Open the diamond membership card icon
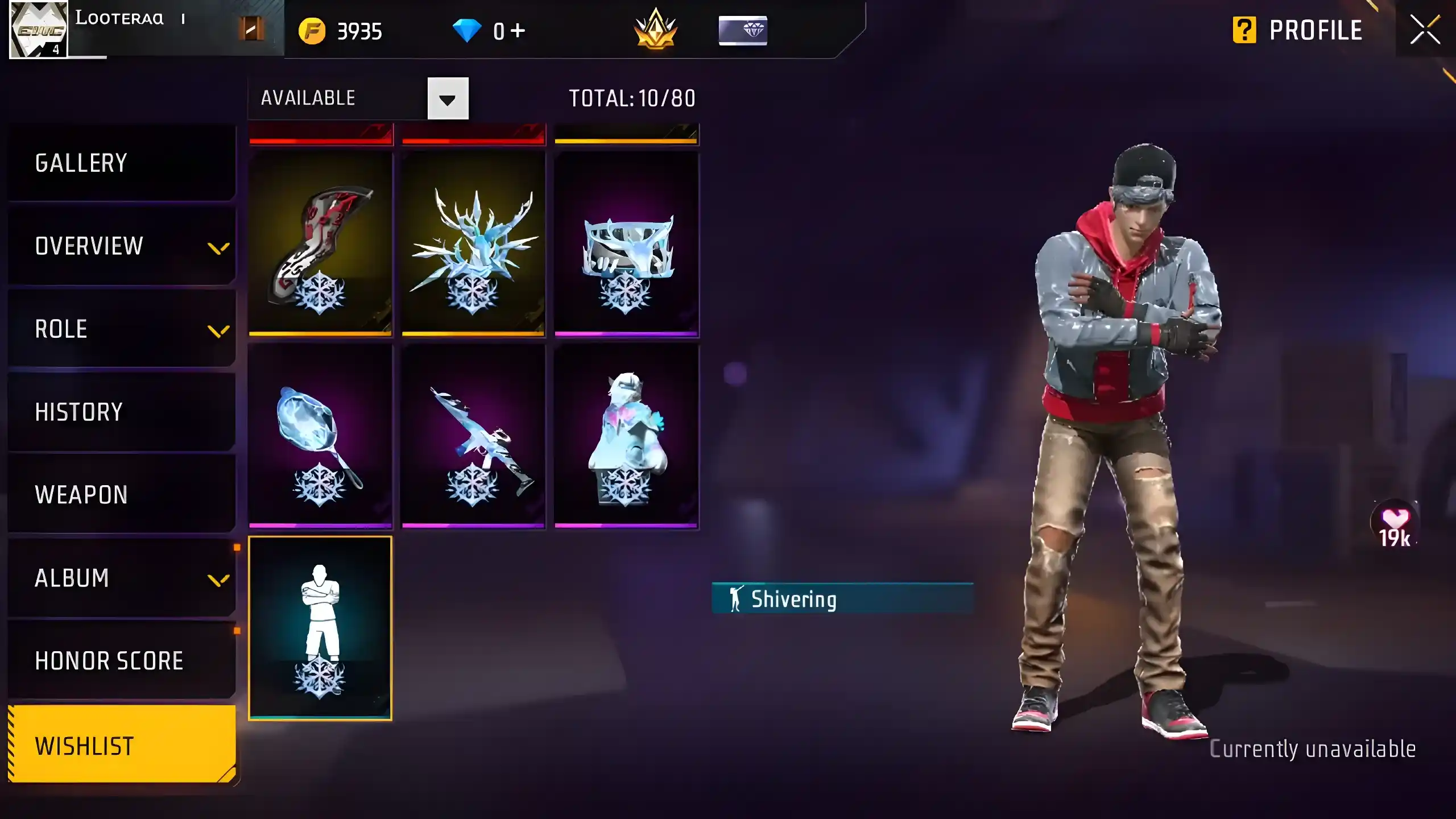1456x819 pixels. pyautogui.click(x=743, y=31)
